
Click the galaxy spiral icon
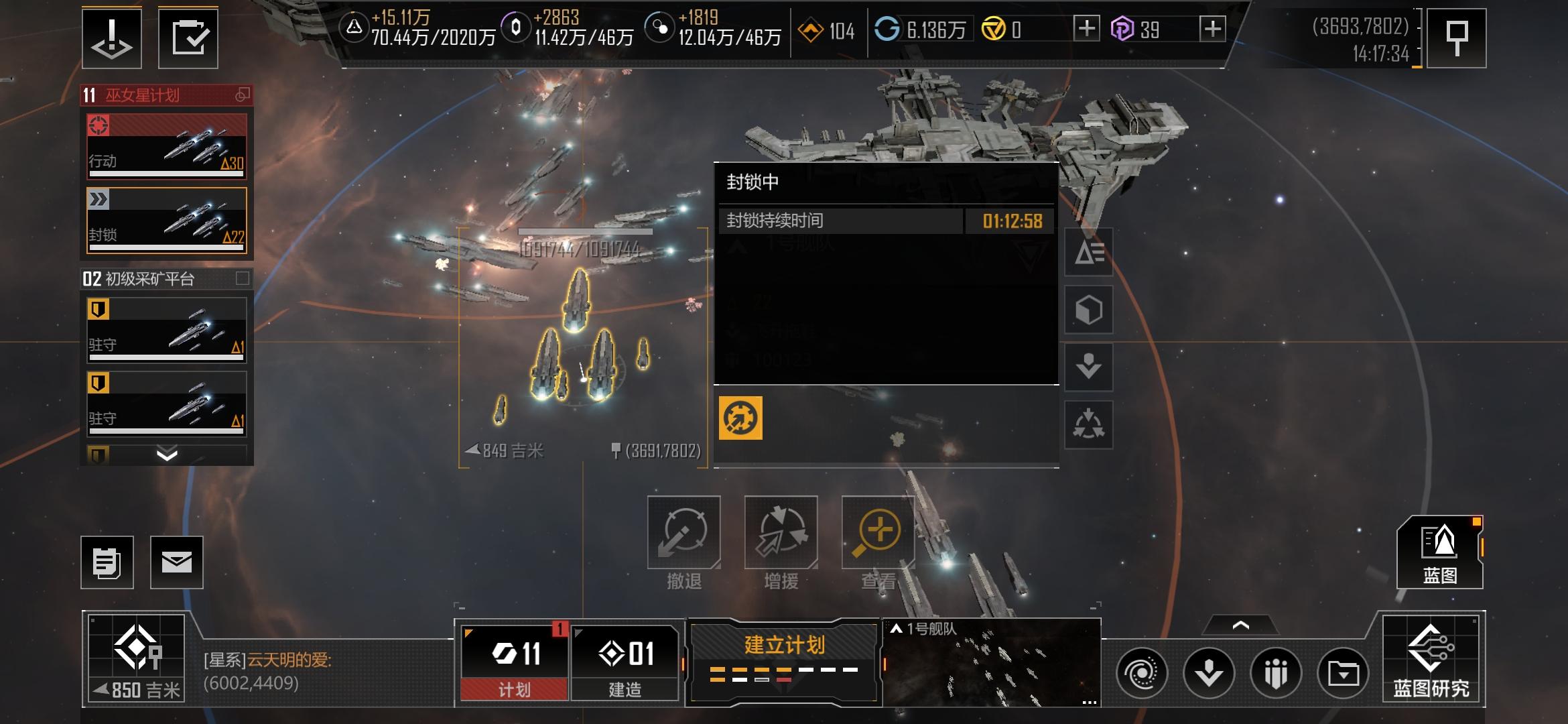(1142, 672)
